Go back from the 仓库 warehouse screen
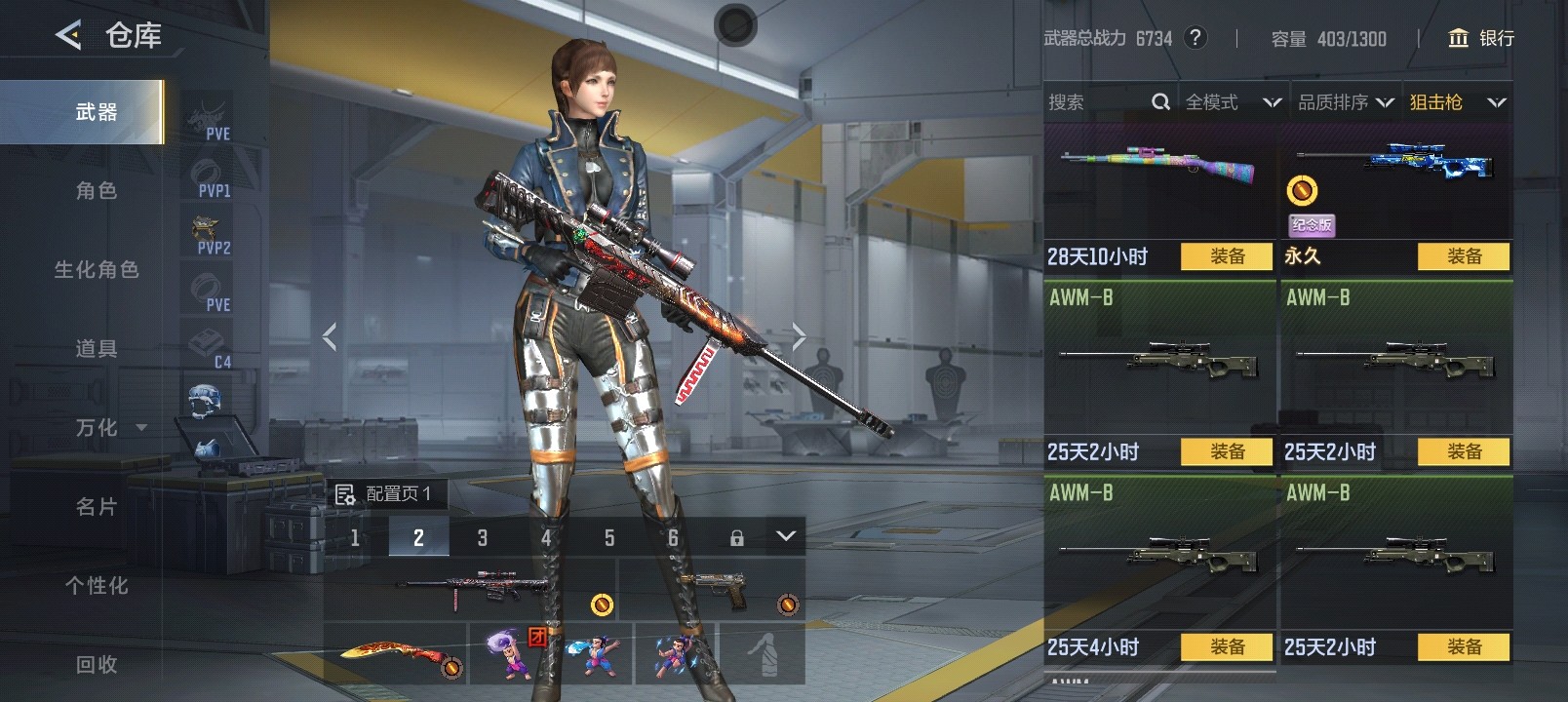The height and width of the screenshot is (702, 1568). (68, 36)
